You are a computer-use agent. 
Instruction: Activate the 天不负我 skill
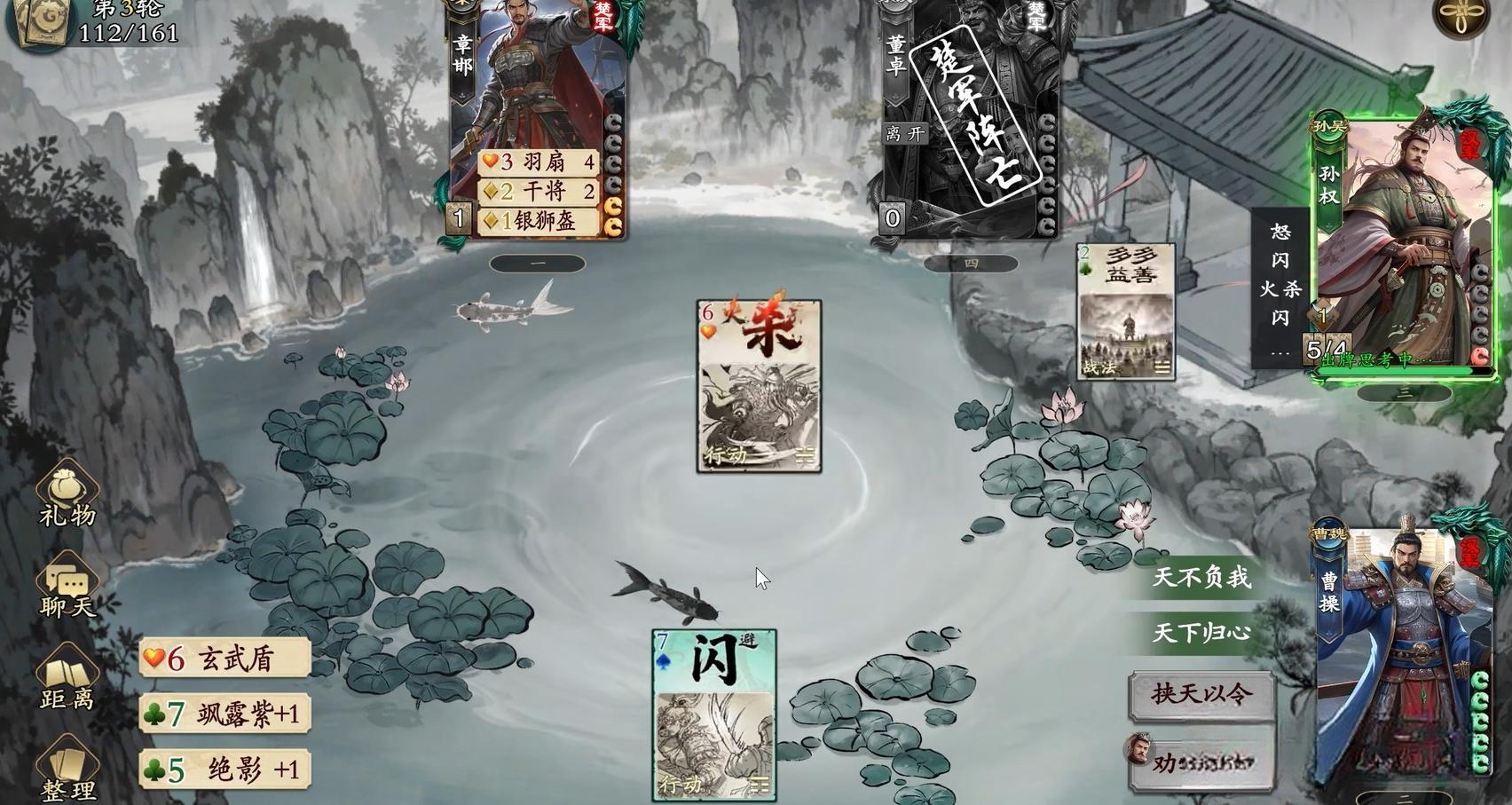coord(1201,578)
